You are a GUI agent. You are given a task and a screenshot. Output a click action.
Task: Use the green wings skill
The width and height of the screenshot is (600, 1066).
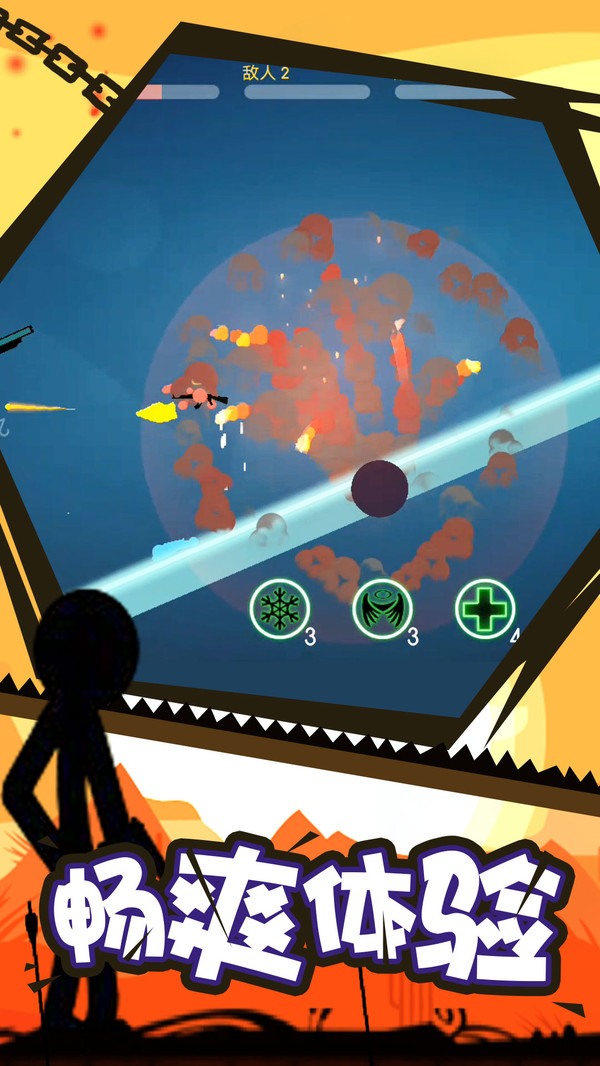[382, 608]
